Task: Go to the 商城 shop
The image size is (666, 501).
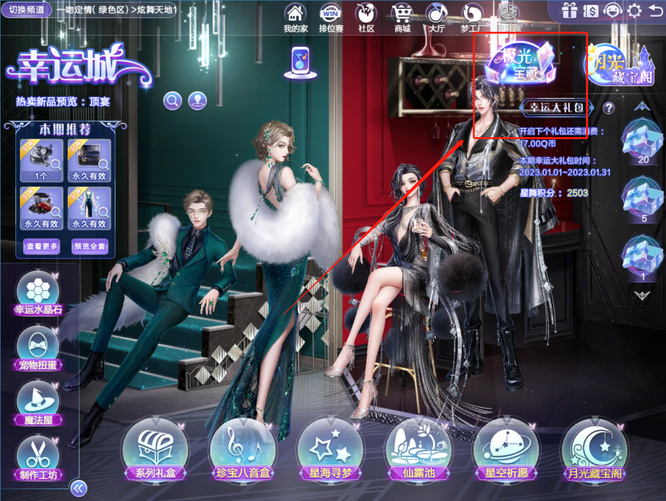Action: [x=402, y=17]
